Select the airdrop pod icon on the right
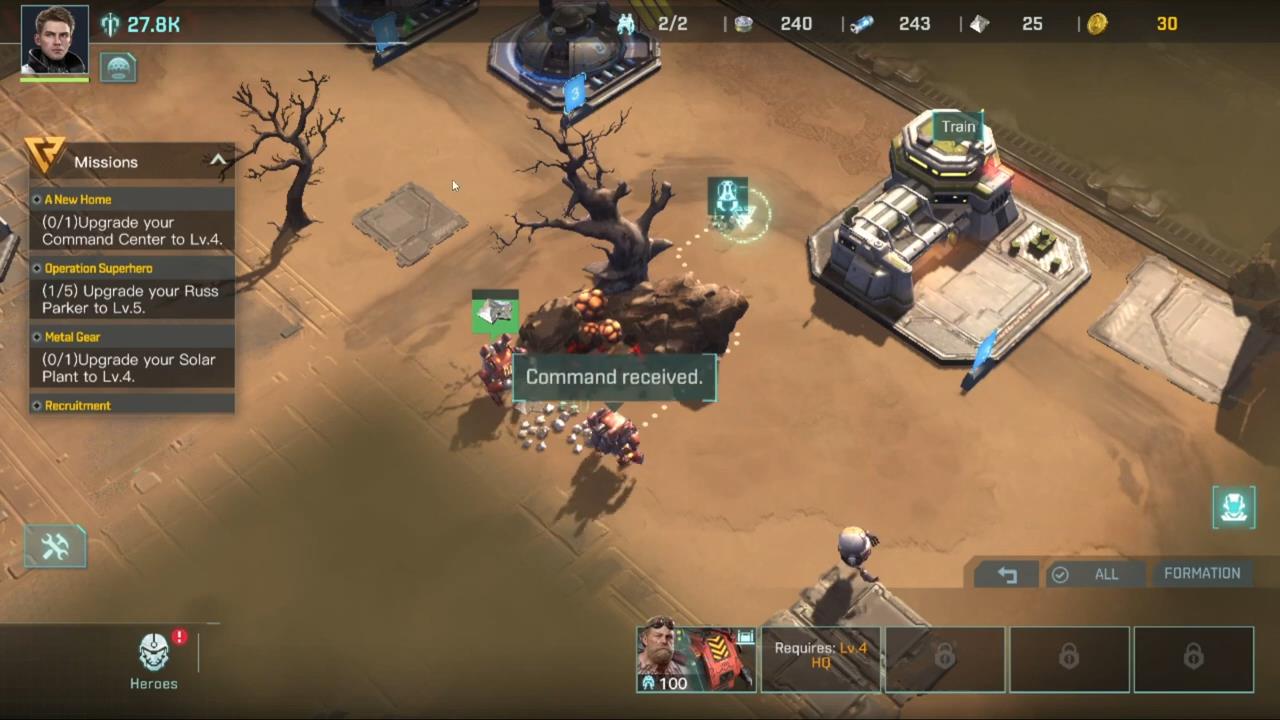 (1233, 507)
